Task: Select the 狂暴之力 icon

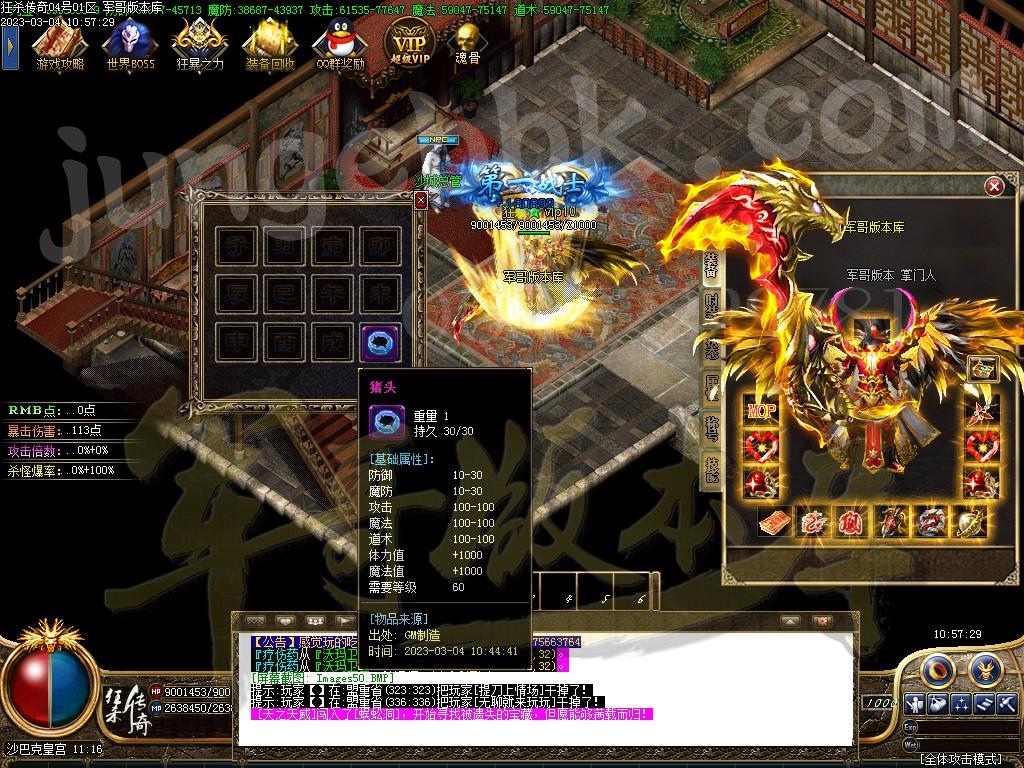Action: pos(198,43)
